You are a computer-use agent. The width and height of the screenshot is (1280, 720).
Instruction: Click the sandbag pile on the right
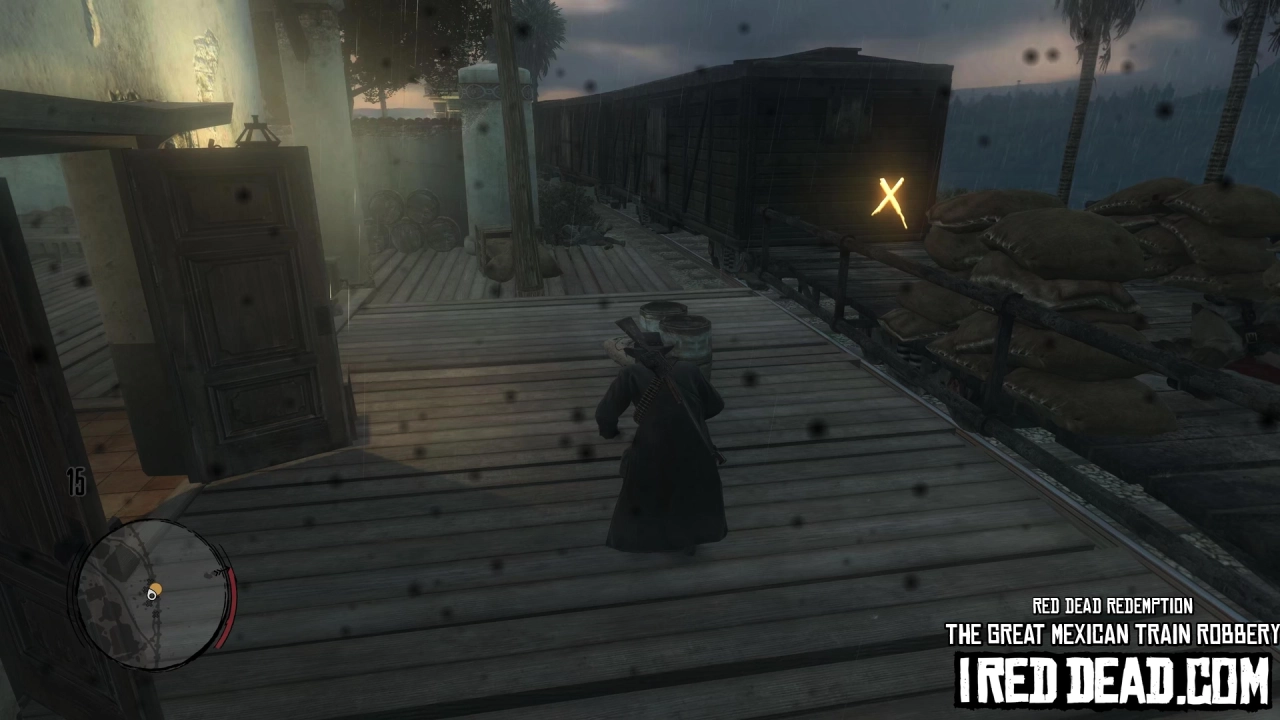point(1060,250)
